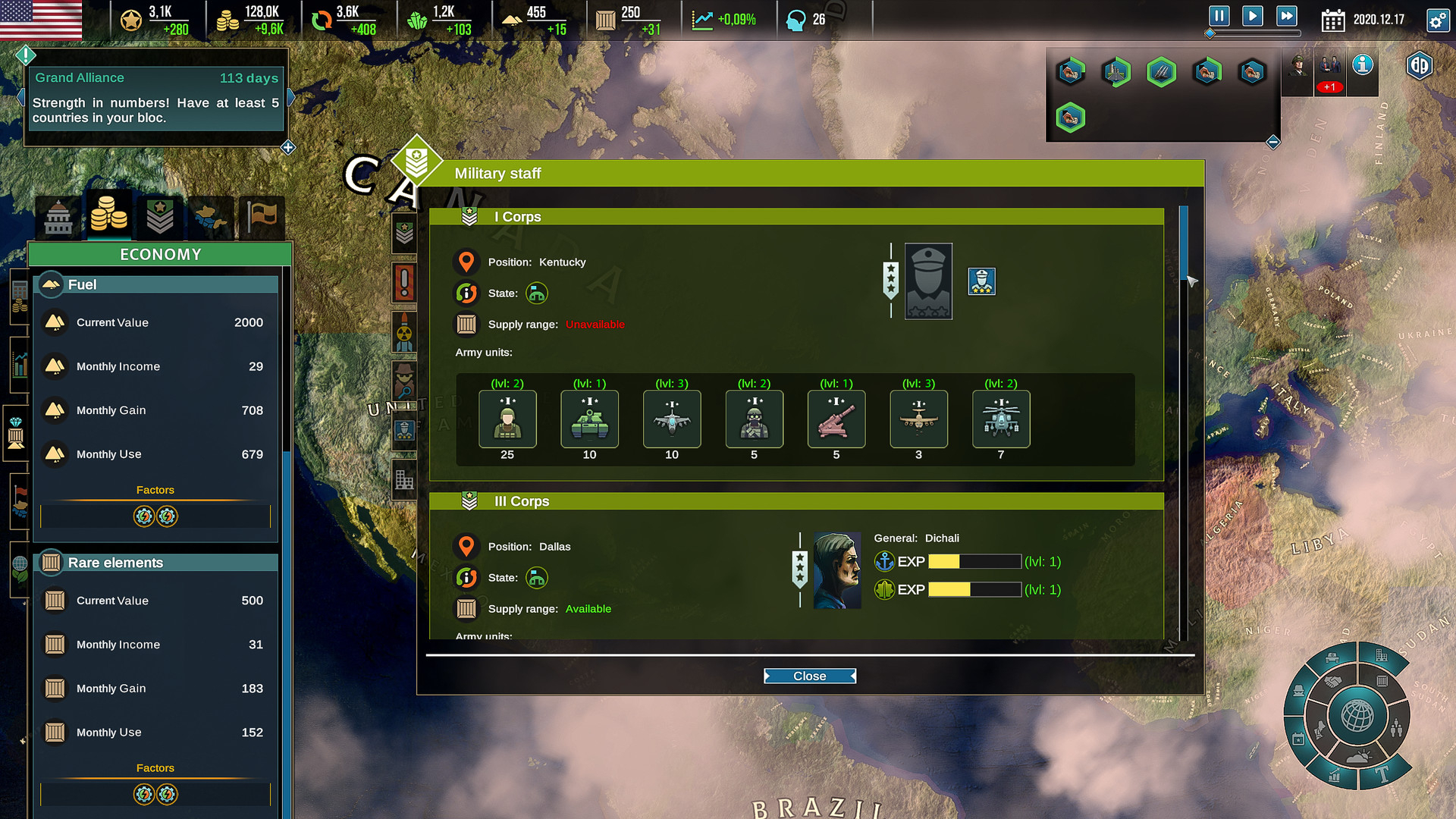1456x819 pixels.
Task: Select the infantry soldier unit in I Corps
Action: pyautogui.click(x=507, y=419)
